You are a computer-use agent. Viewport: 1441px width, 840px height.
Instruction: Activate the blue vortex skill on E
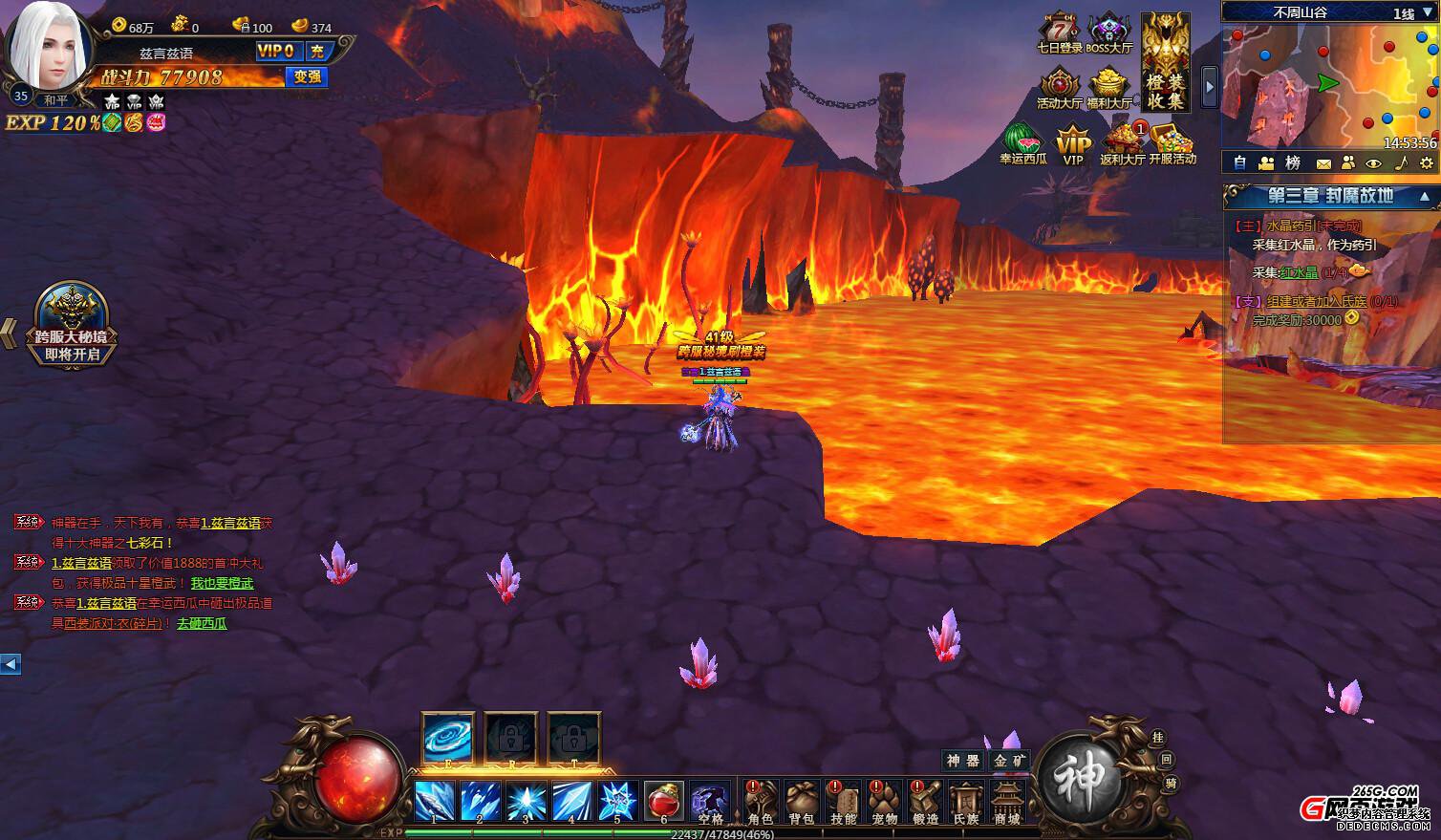pyautogui.click(x=447, y=739)
